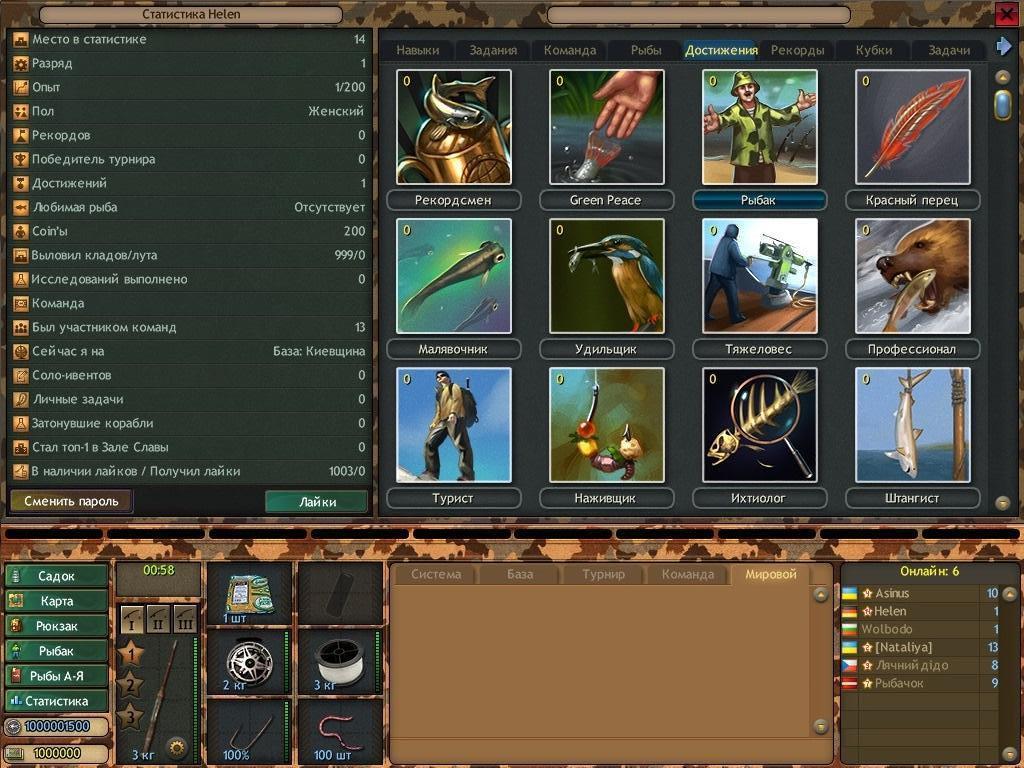The image size is (1024, 768).
Task: Select the Кубки tab
Action: tap(874, 50)
